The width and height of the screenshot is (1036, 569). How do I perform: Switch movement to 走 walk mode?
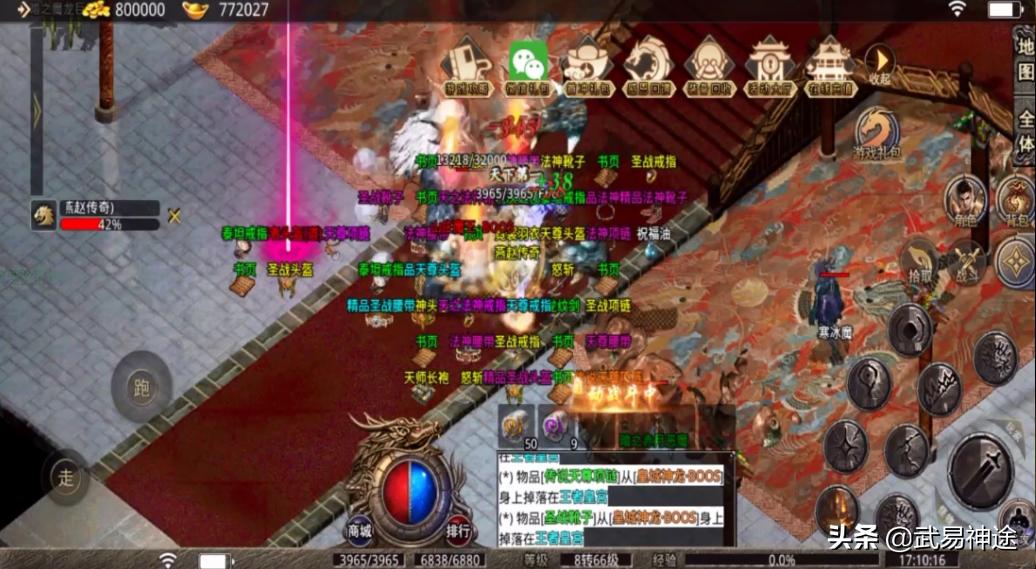[67, 476]
